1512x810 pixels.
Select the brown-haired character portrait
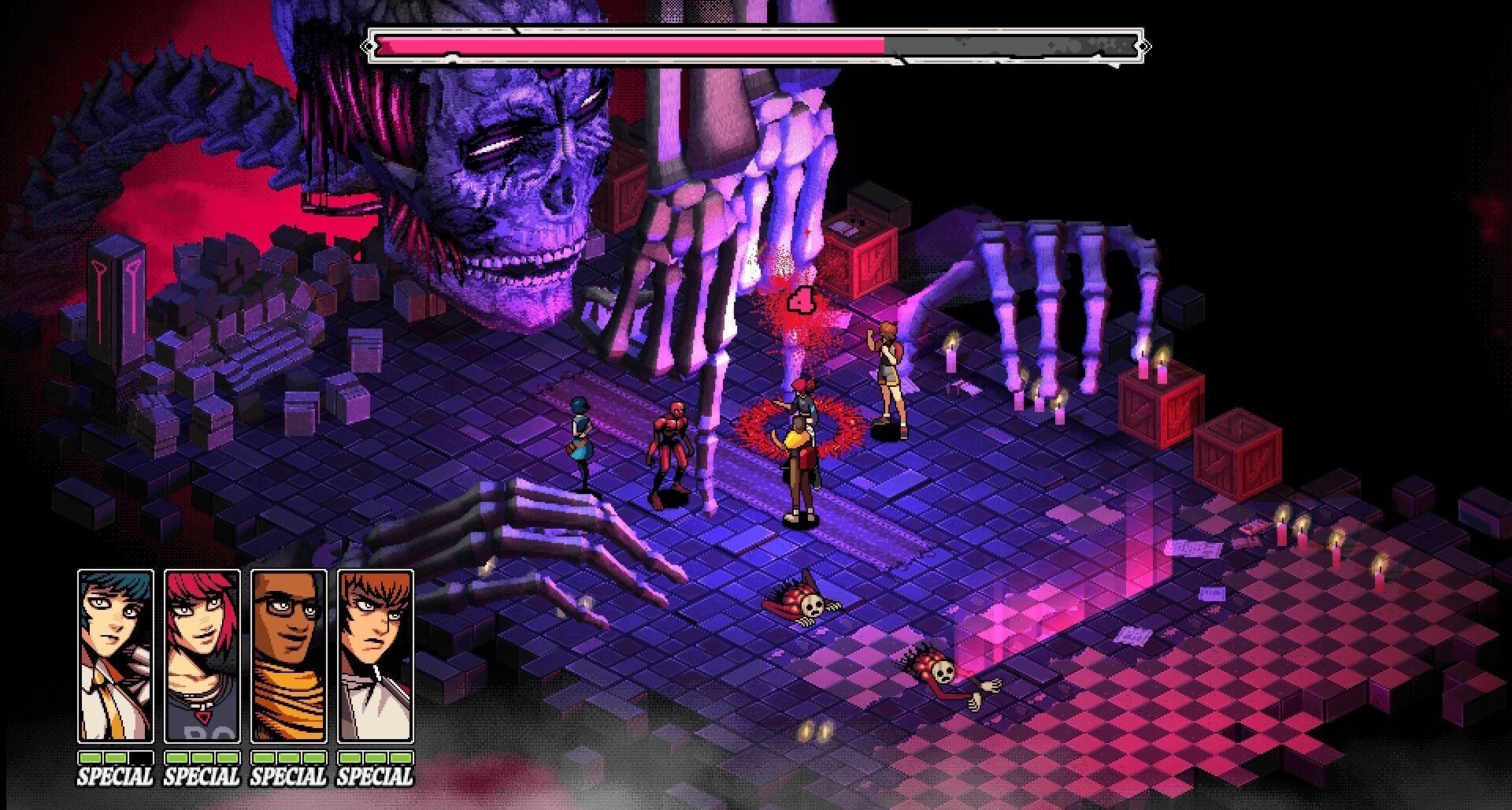(x=375, y=656)
